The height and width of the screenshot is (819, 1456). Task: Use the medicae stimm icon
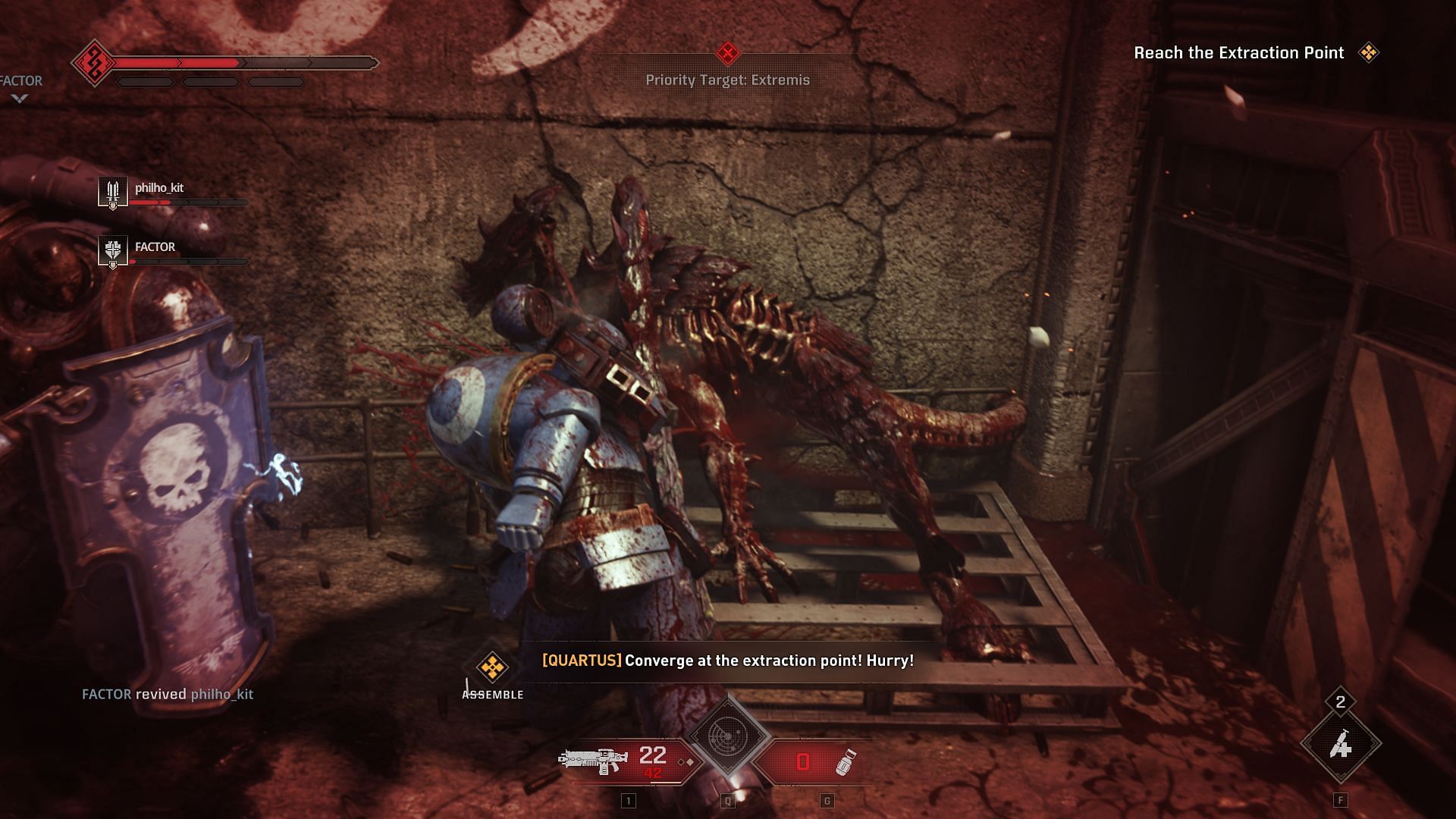click(x=1341, y=745)
